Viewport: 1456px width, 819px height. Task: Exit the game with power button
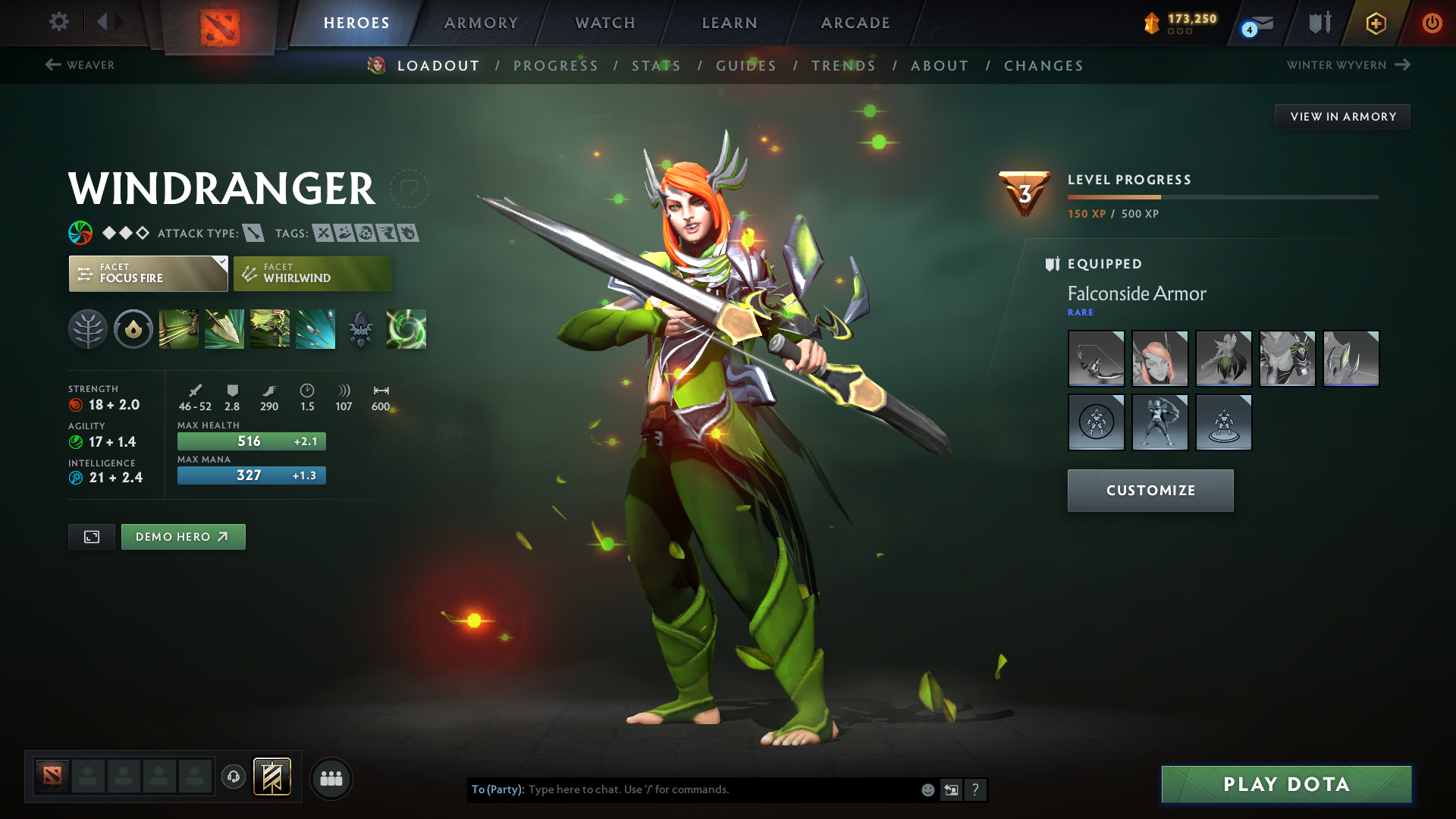1432,23
